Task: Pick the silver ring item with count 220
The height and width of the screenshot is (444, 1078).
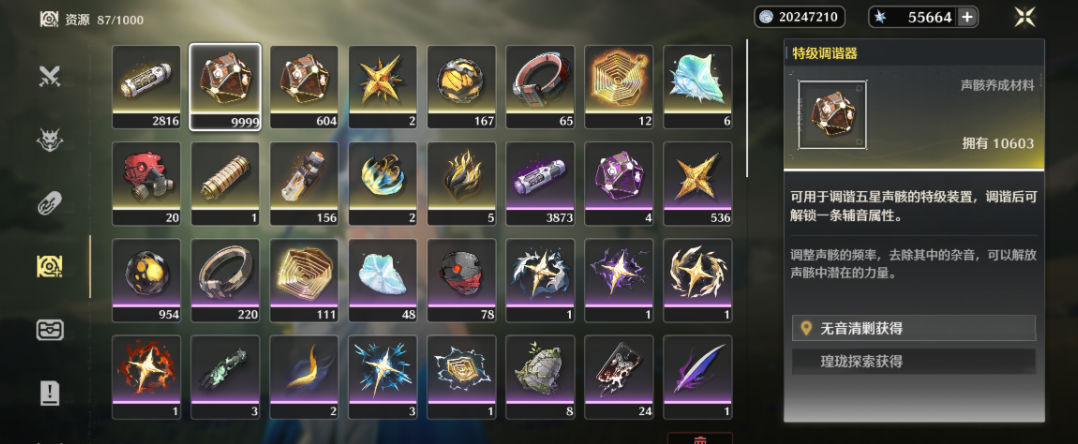Action: [225, 275]
